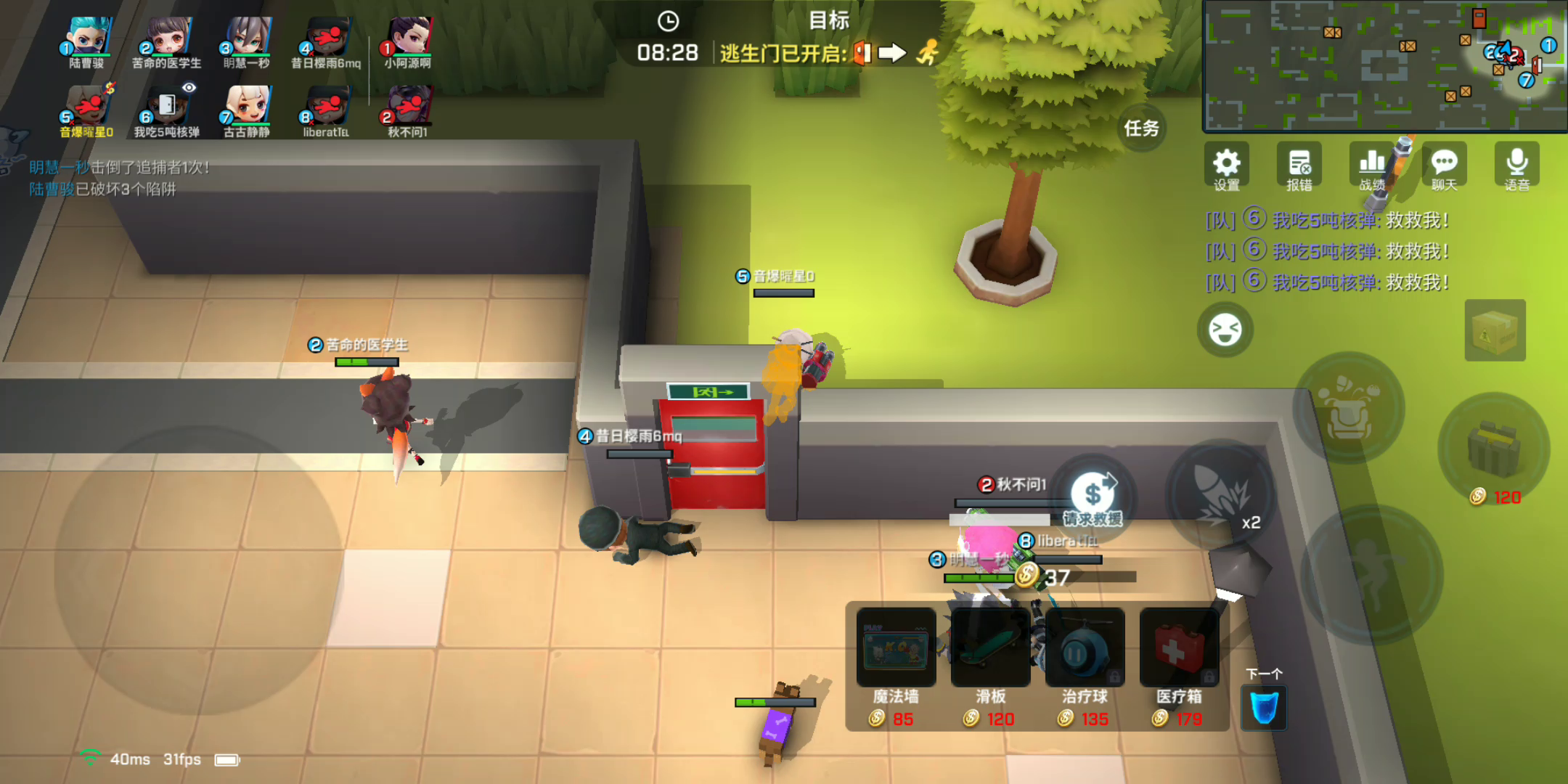Toggle the 语音 voice microphone
This screenshot has width=1568, height=784.
pyautogui.click(x=1516, y=166)
